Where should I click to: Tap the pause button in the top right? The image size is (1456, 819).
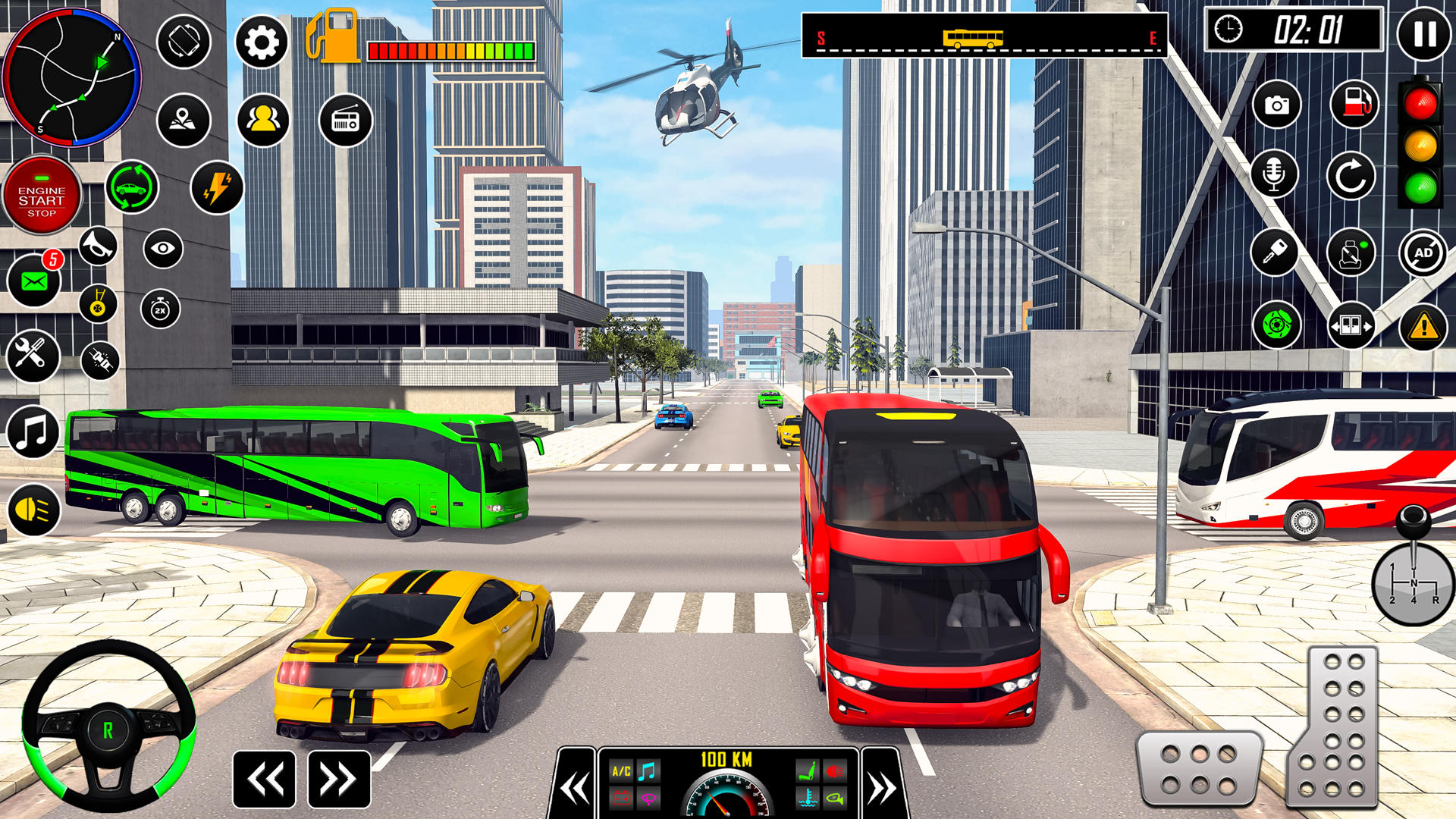[1423, 34]
